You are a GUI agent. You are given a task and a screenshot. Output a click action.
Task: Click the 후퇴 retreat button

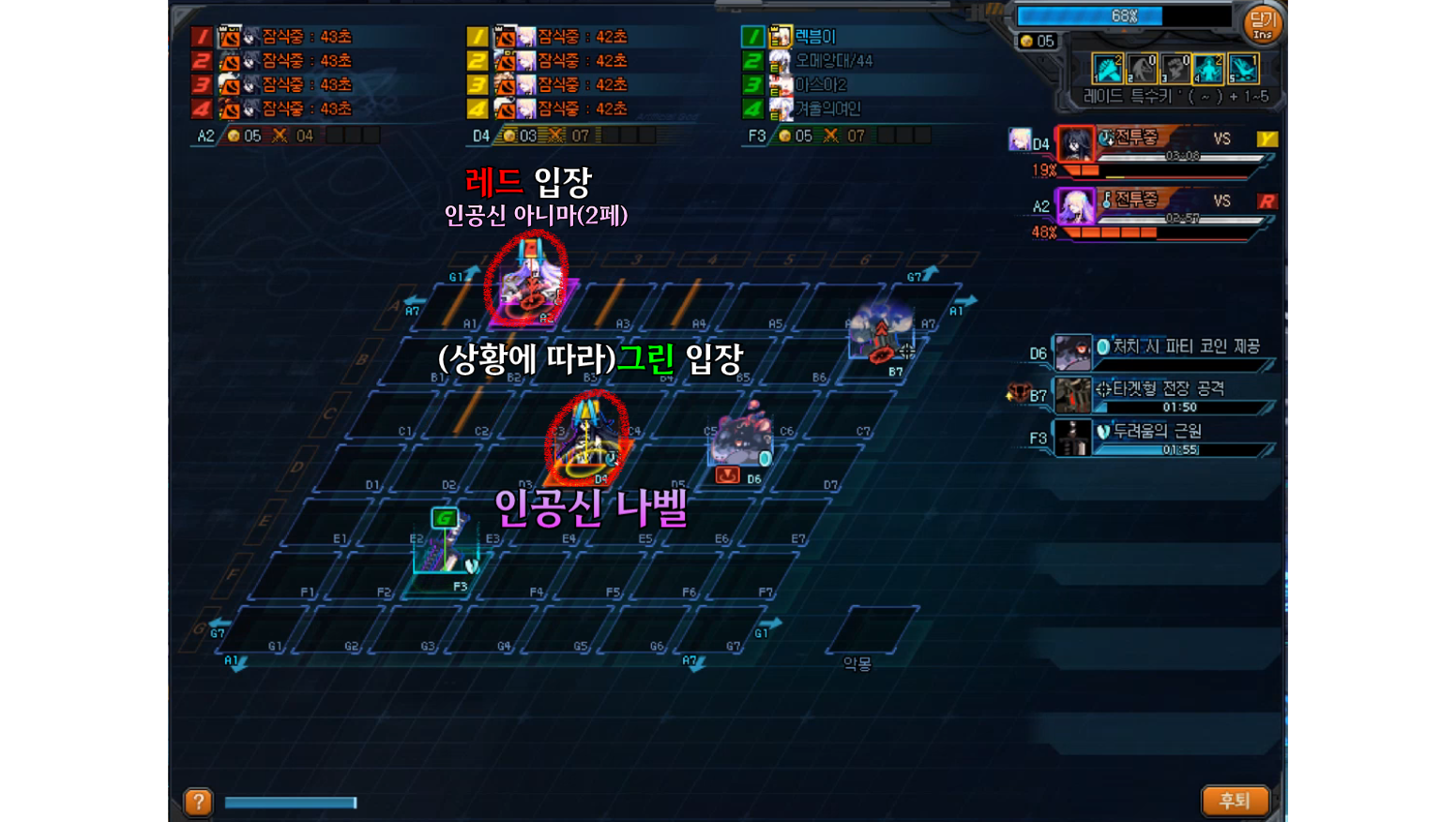coord(1235,800)
